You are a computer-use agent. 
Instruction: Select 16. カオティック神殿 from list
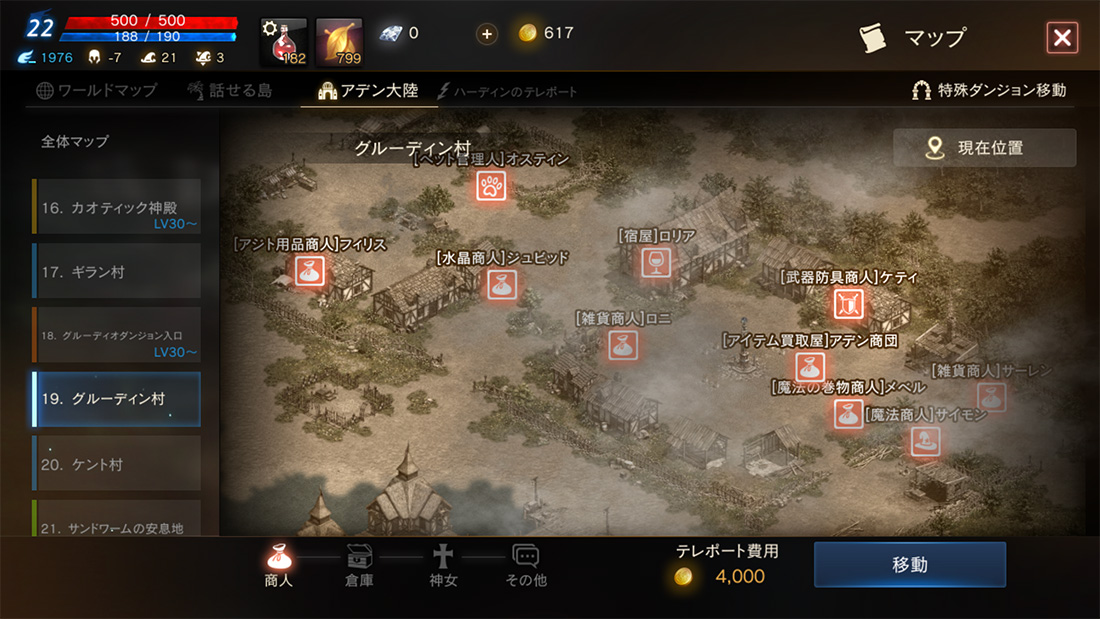116,207
